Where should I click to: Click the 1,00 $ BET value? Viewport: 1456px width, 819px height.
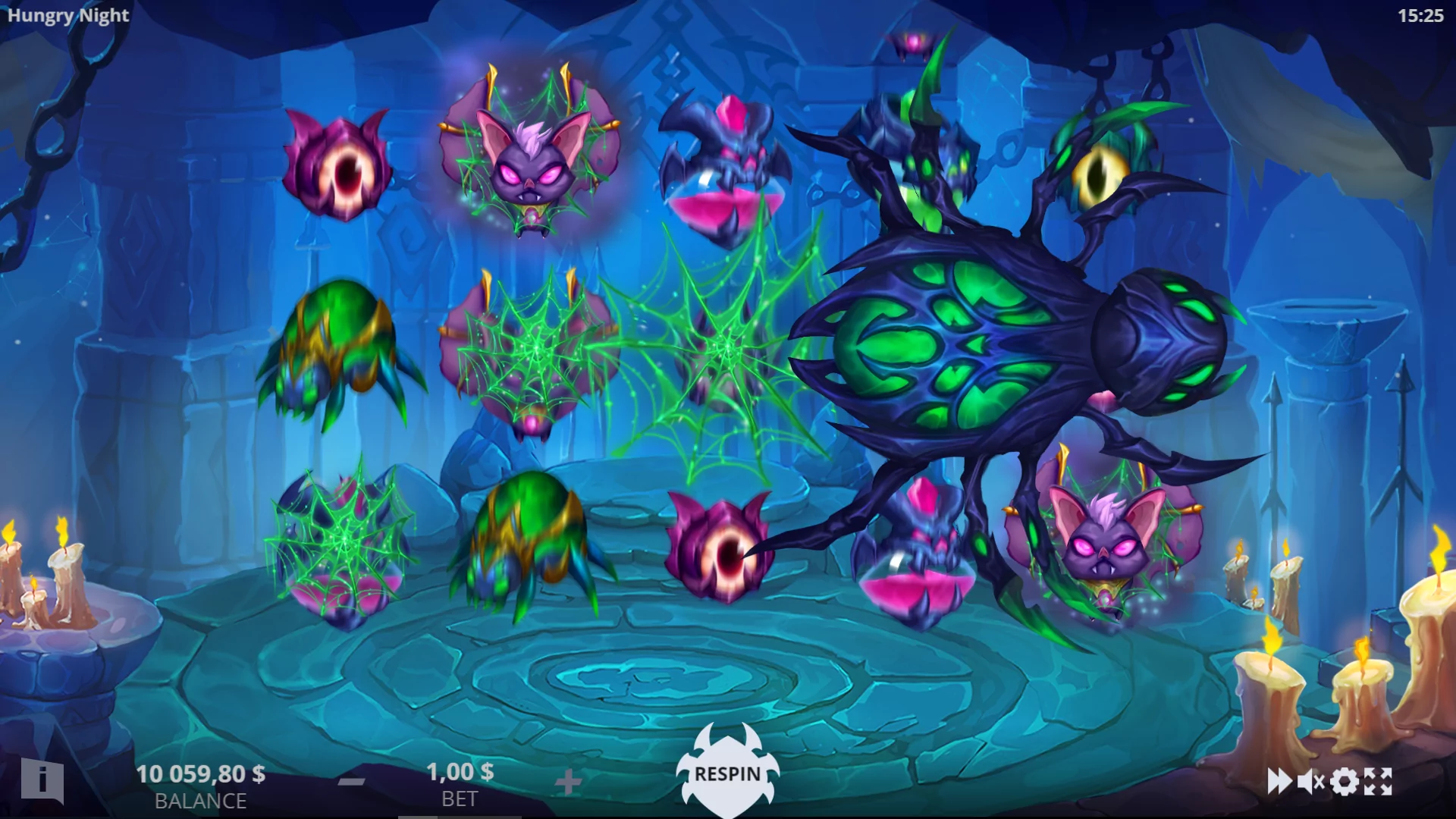(x=459, y=773)
